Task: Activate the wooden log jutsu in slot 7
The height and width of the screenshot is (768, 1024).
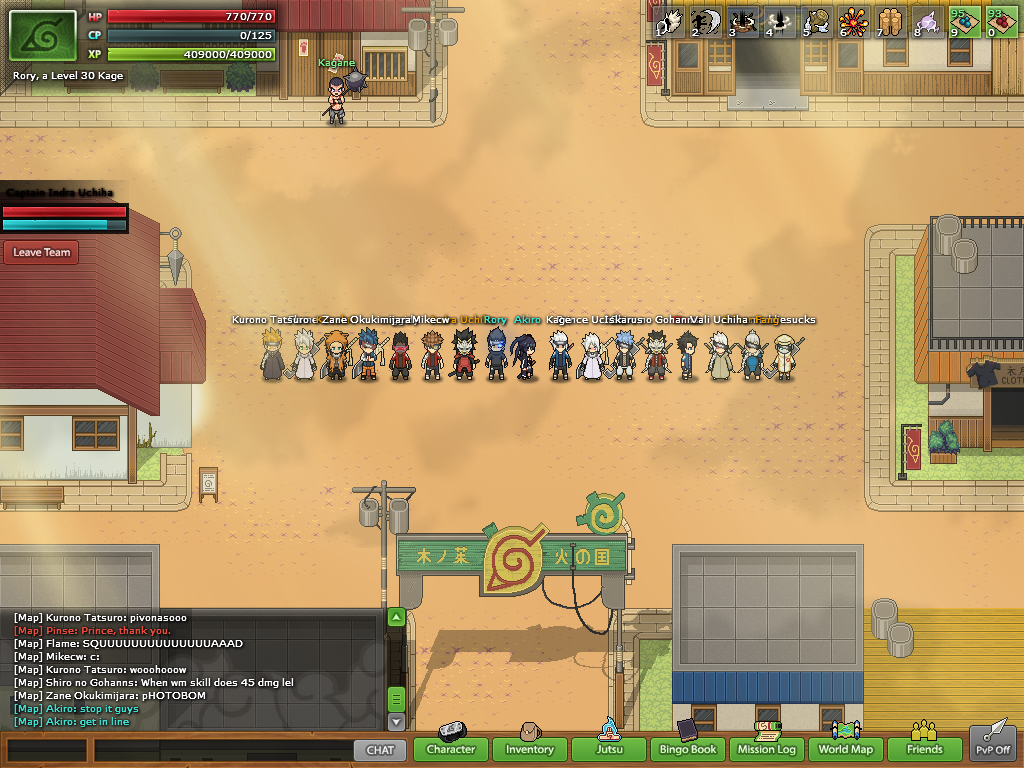Action: pos(890,22)
